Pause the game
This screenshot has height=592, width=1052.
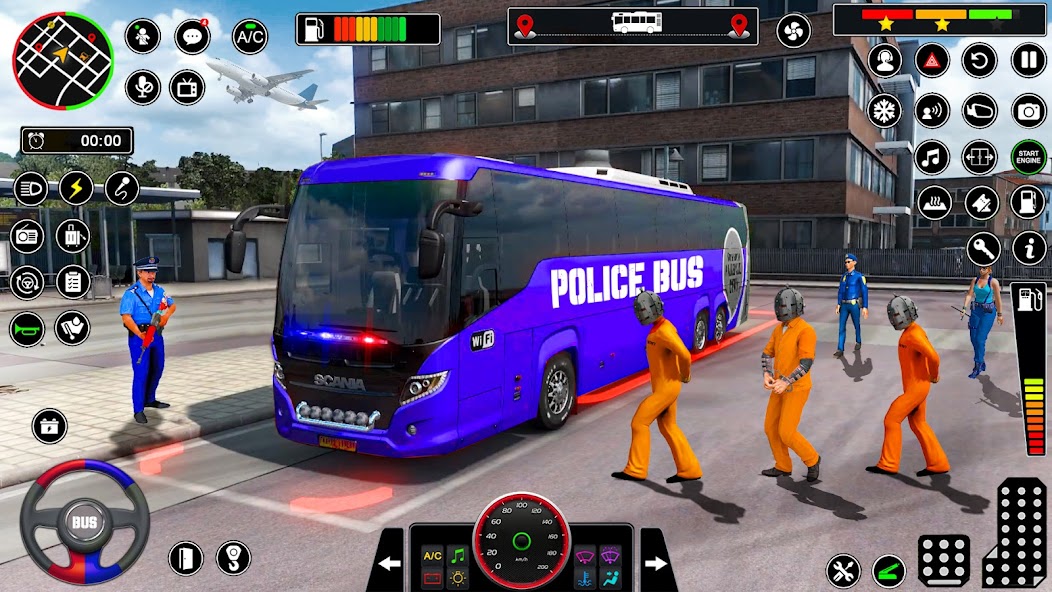1028,60
